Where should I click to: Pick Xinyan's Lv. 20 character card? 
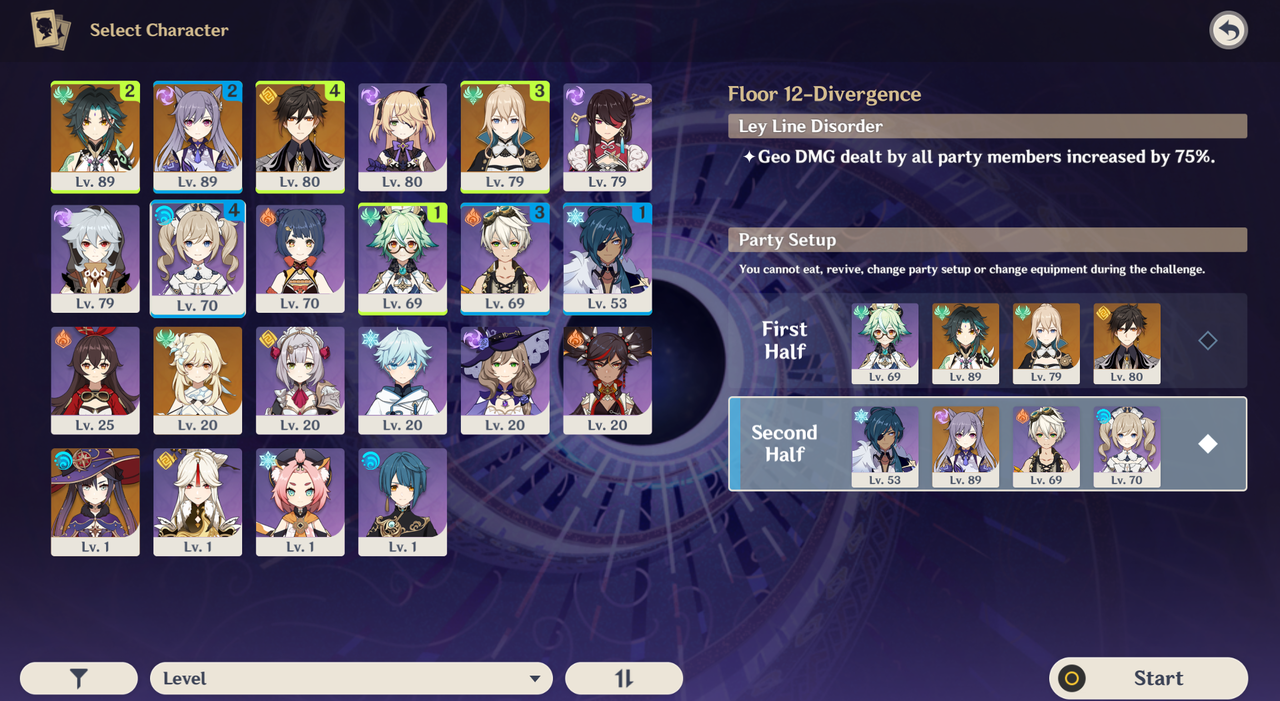click(x=607, y=380)
